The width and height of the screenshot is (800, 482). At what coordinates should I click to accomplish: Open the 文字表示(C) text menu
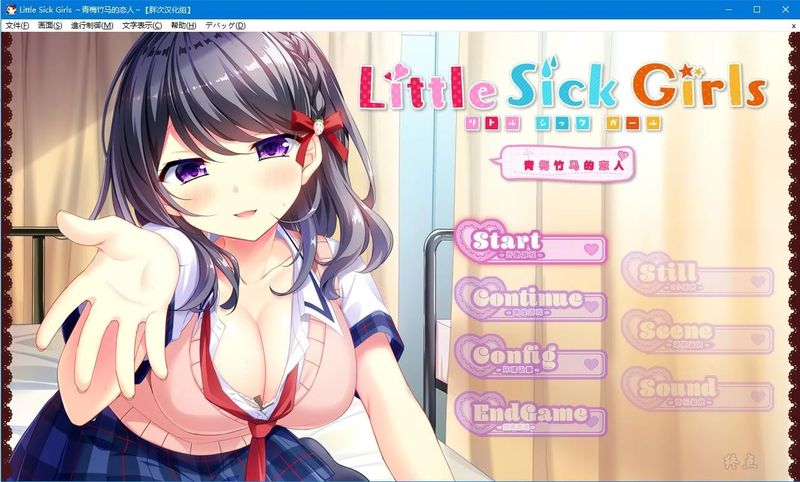(x=143, y=25)
